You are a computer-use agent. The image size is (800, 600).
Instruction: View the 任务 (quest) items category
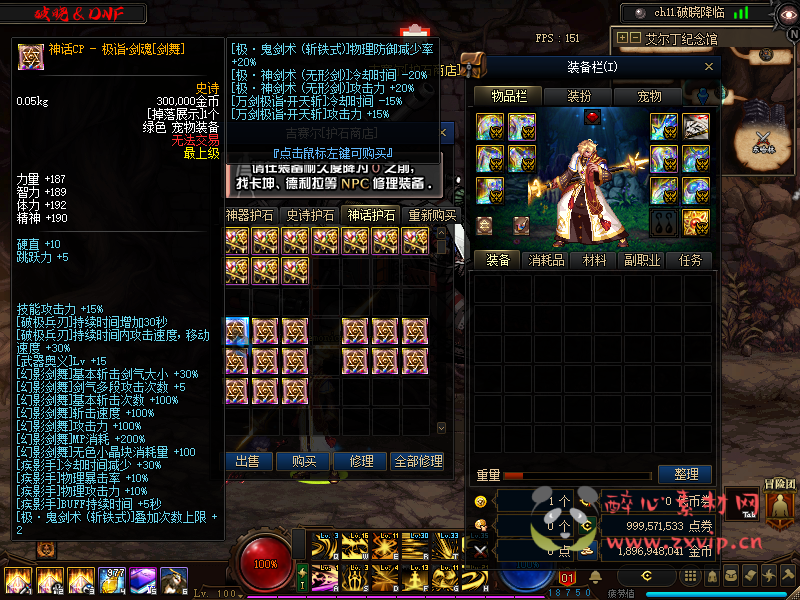(x=690, y=260)
